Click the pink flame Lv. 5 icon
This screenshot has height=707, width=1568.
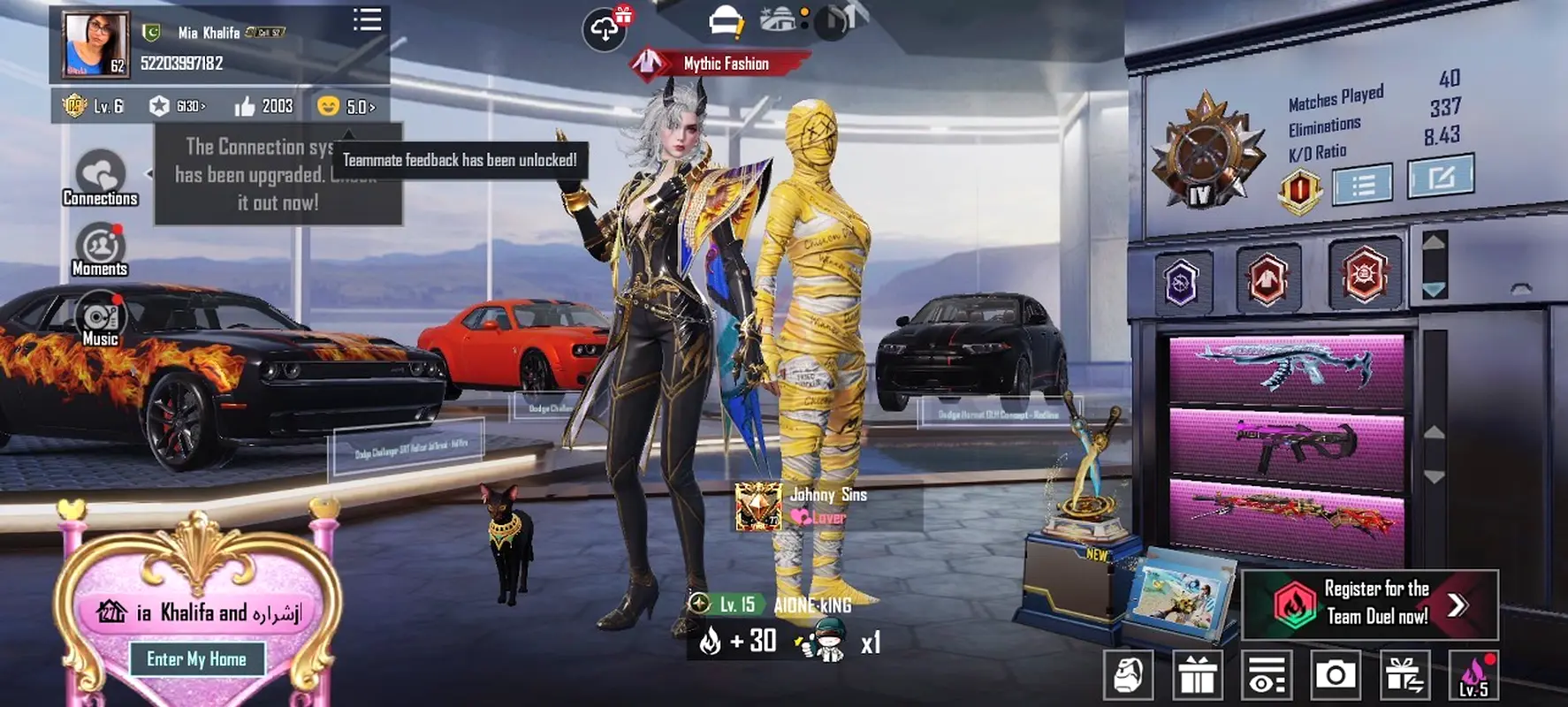coord(1473,676)
